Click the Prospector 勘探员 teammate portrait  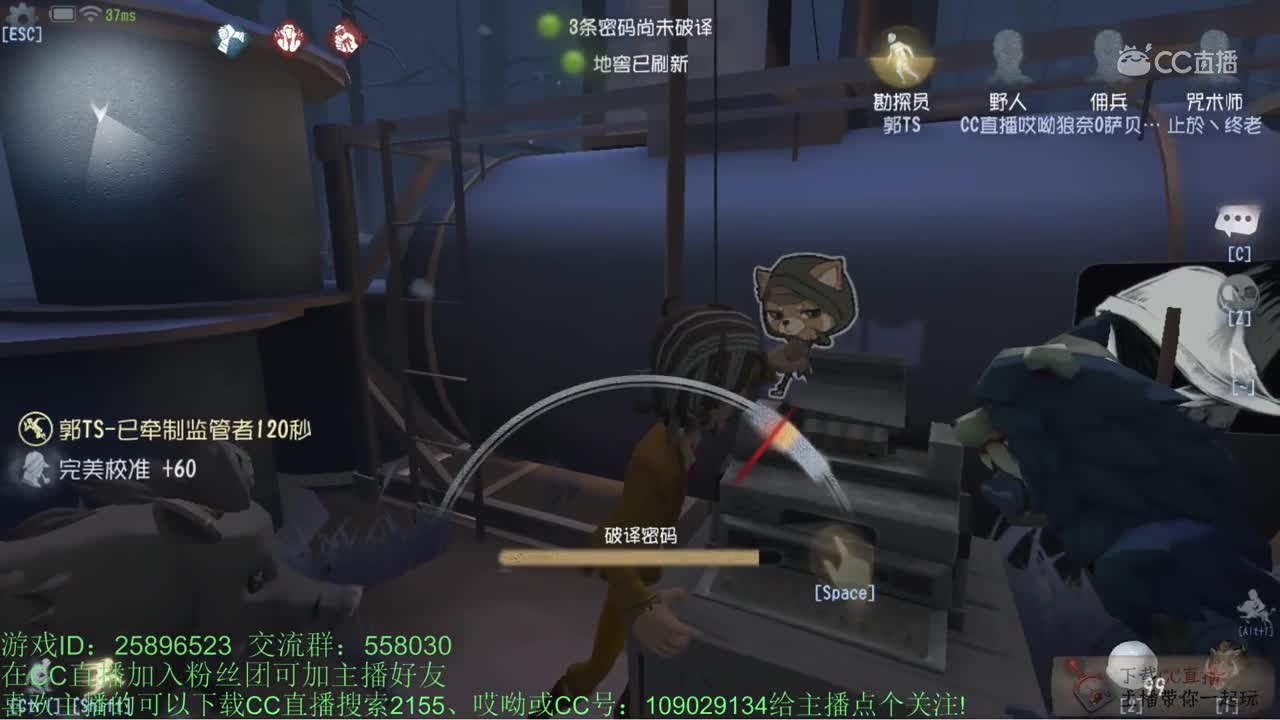click(x=899, y=60)
